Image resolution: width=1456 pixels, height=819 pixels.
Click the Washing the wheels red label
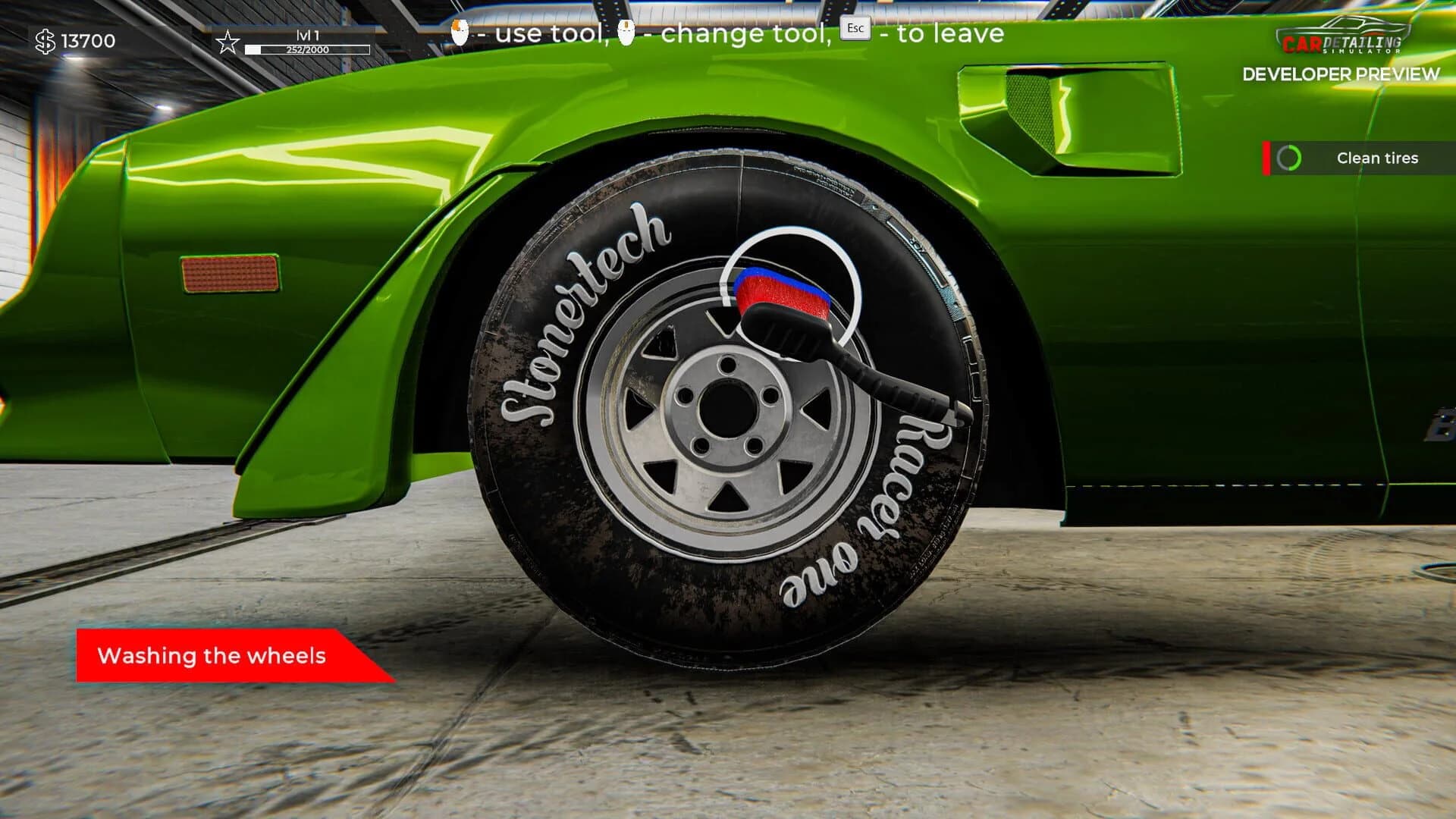tap(212, 656)
